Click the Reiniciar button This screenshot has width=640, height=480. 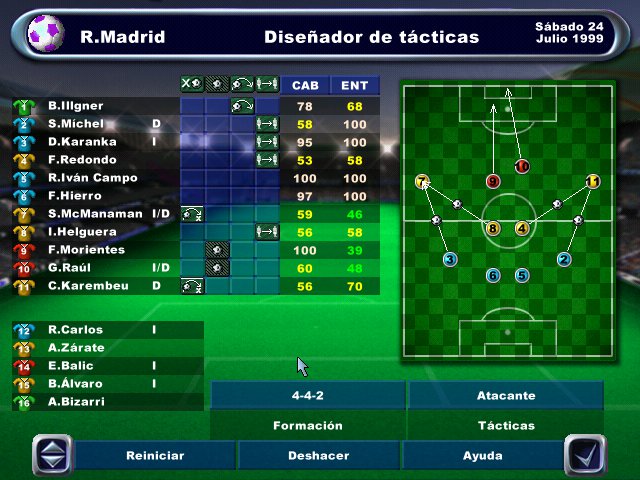tap(155, 455)
